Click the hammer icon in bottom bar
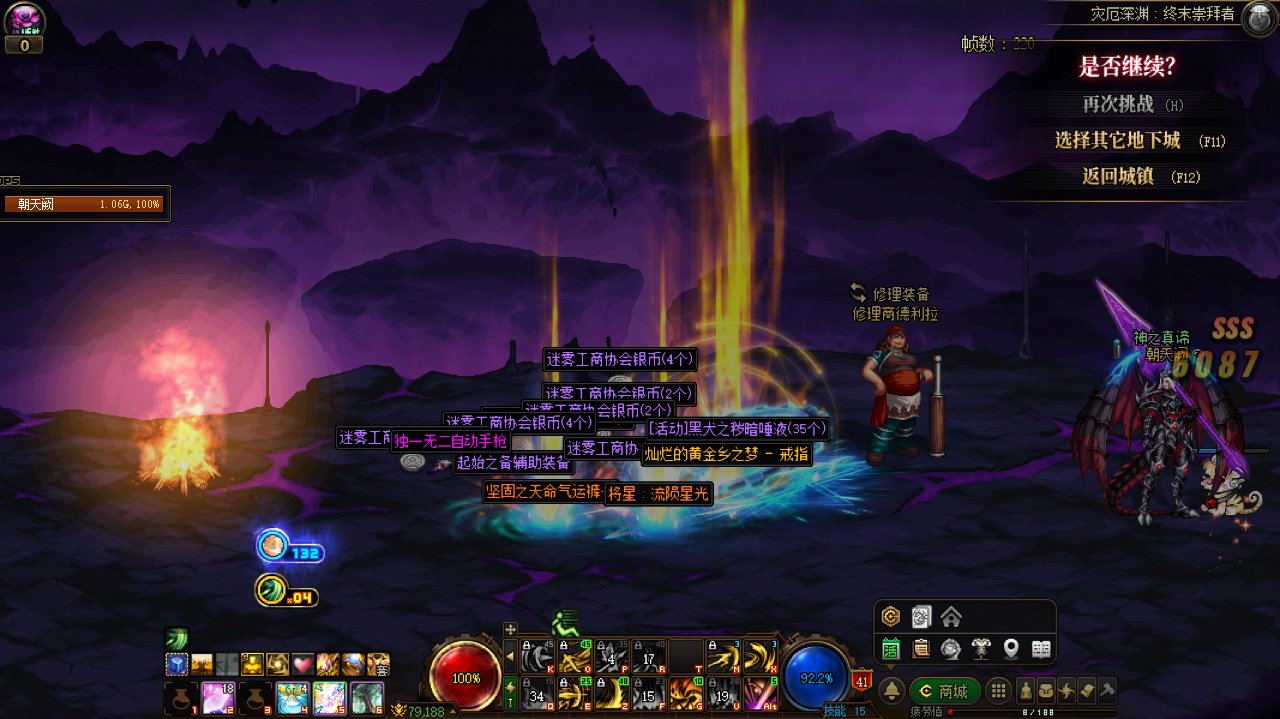 tap(1106, 691)
